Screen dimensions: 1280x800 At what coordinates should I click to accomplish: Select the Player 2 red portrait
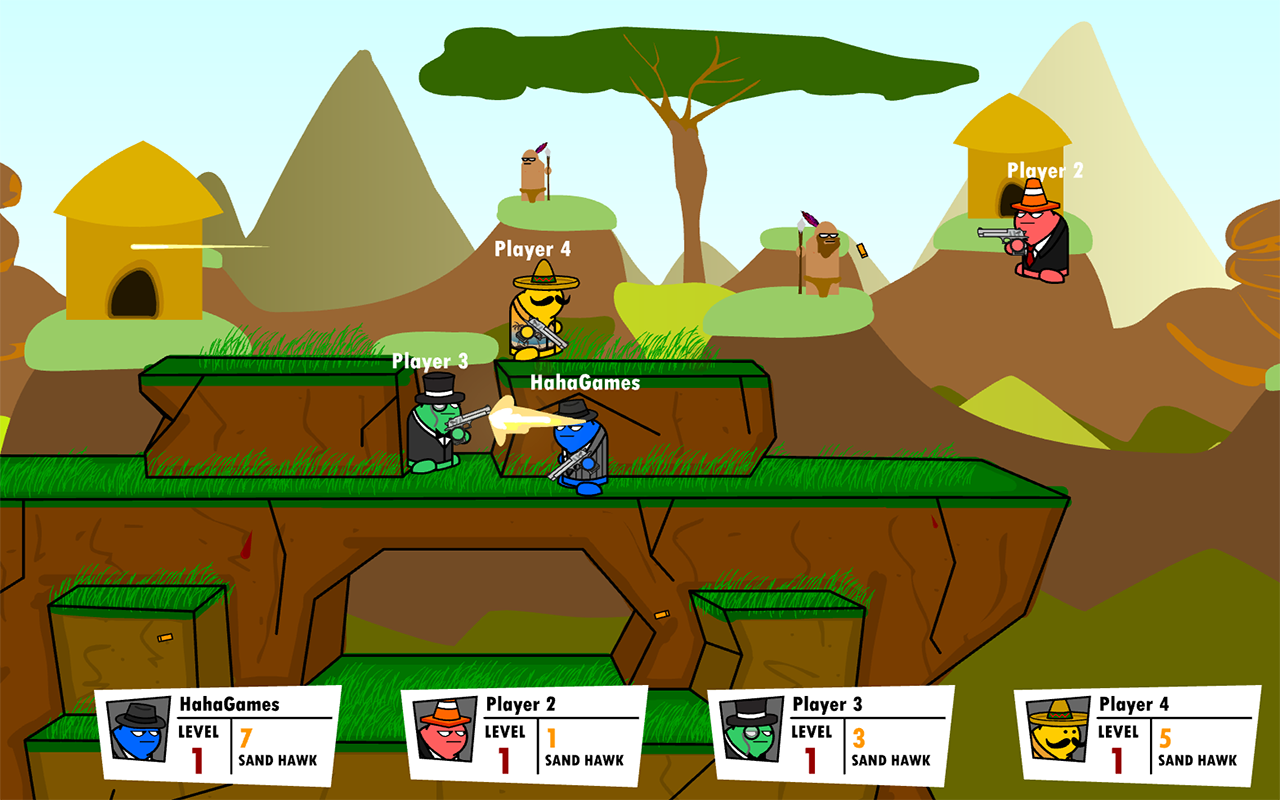pos(445,730)
